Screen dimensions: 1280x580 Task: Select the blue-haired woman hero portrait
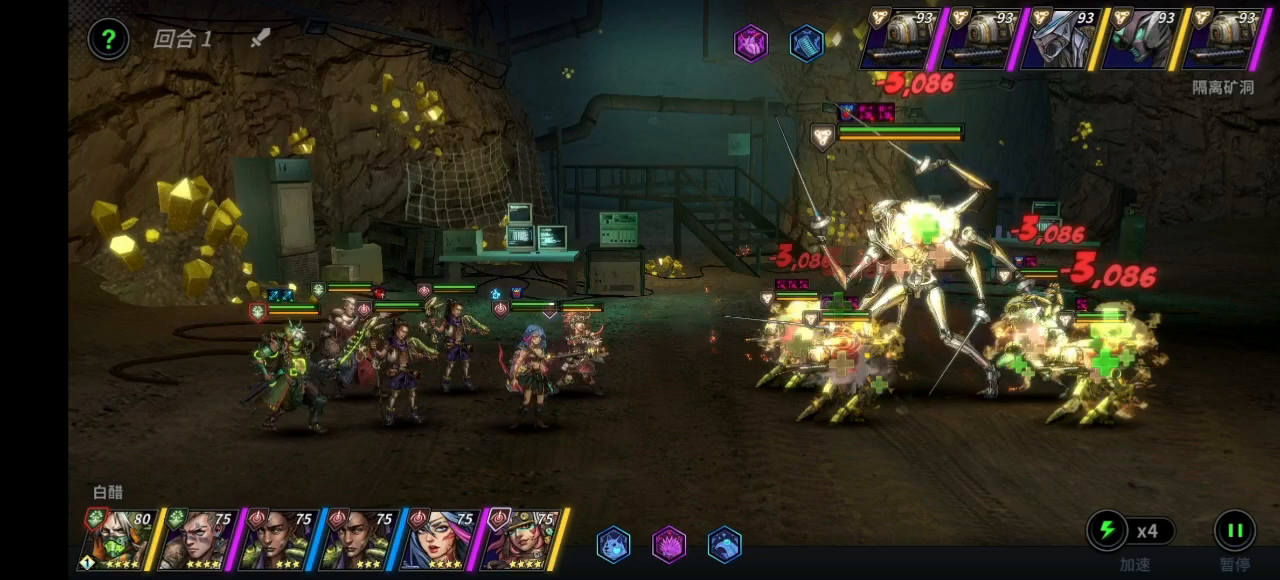point(436,539)
